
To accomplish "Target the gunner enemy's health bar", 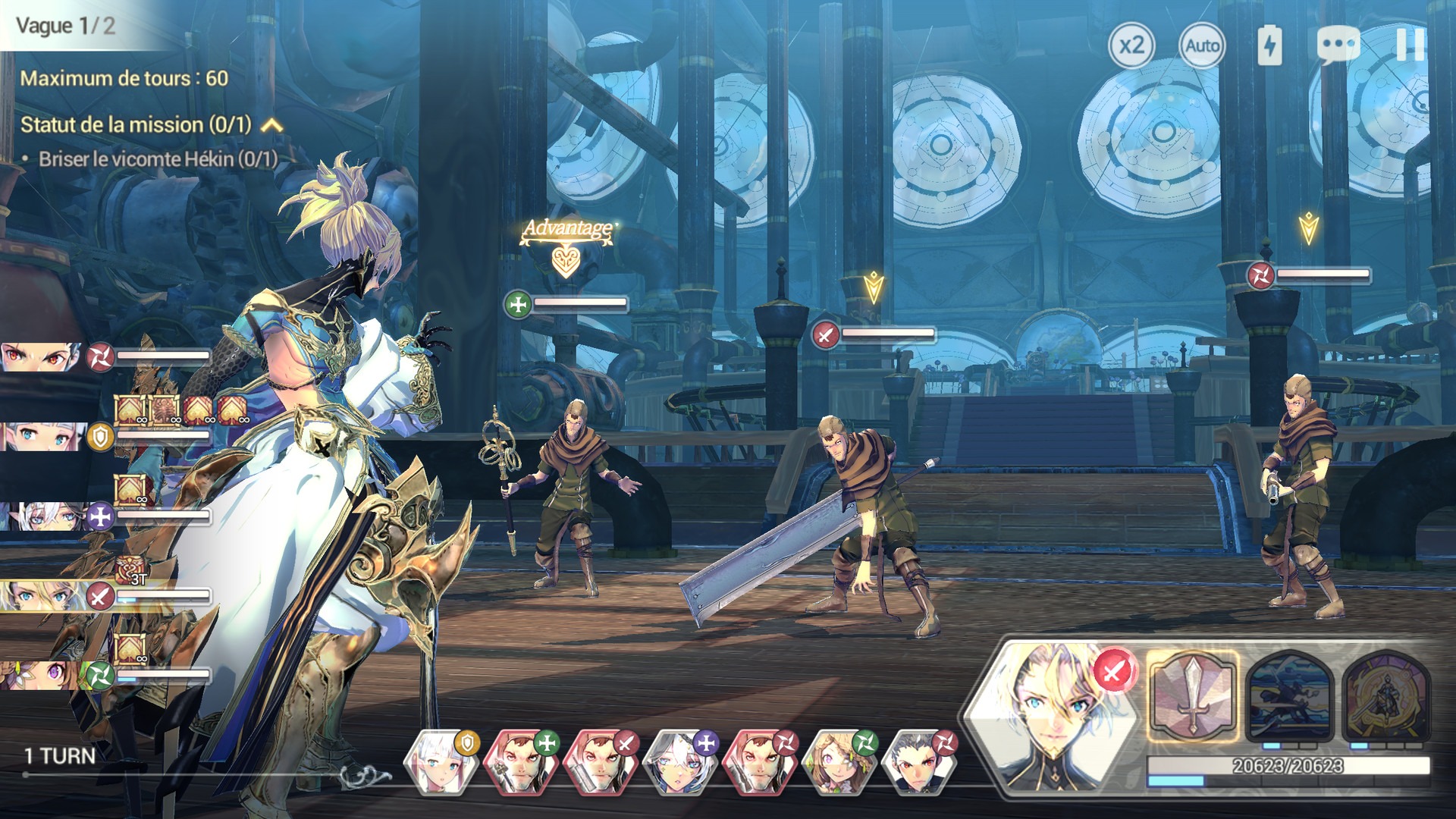I will [1323, 274].
